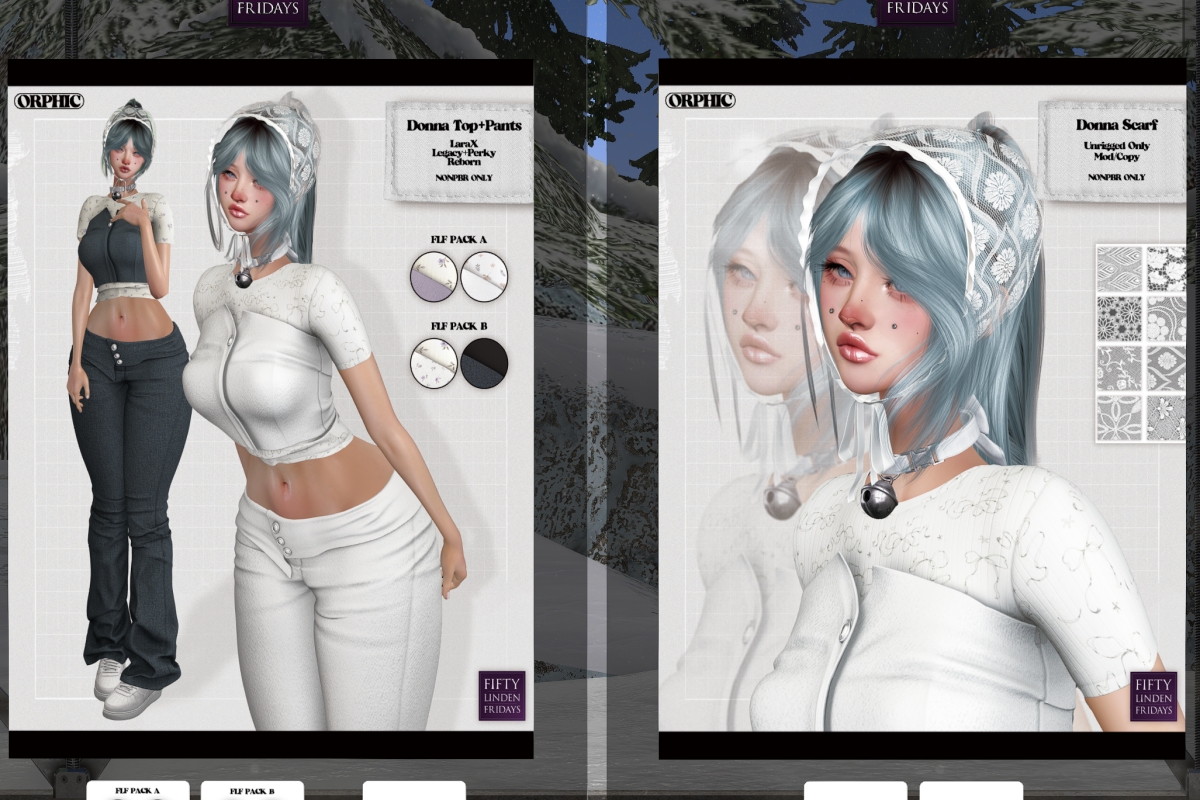This screenshot has width=1200, height=800.
Task: Select the FLF Pack A vendor panel
Action: click(x=137, y=791)
